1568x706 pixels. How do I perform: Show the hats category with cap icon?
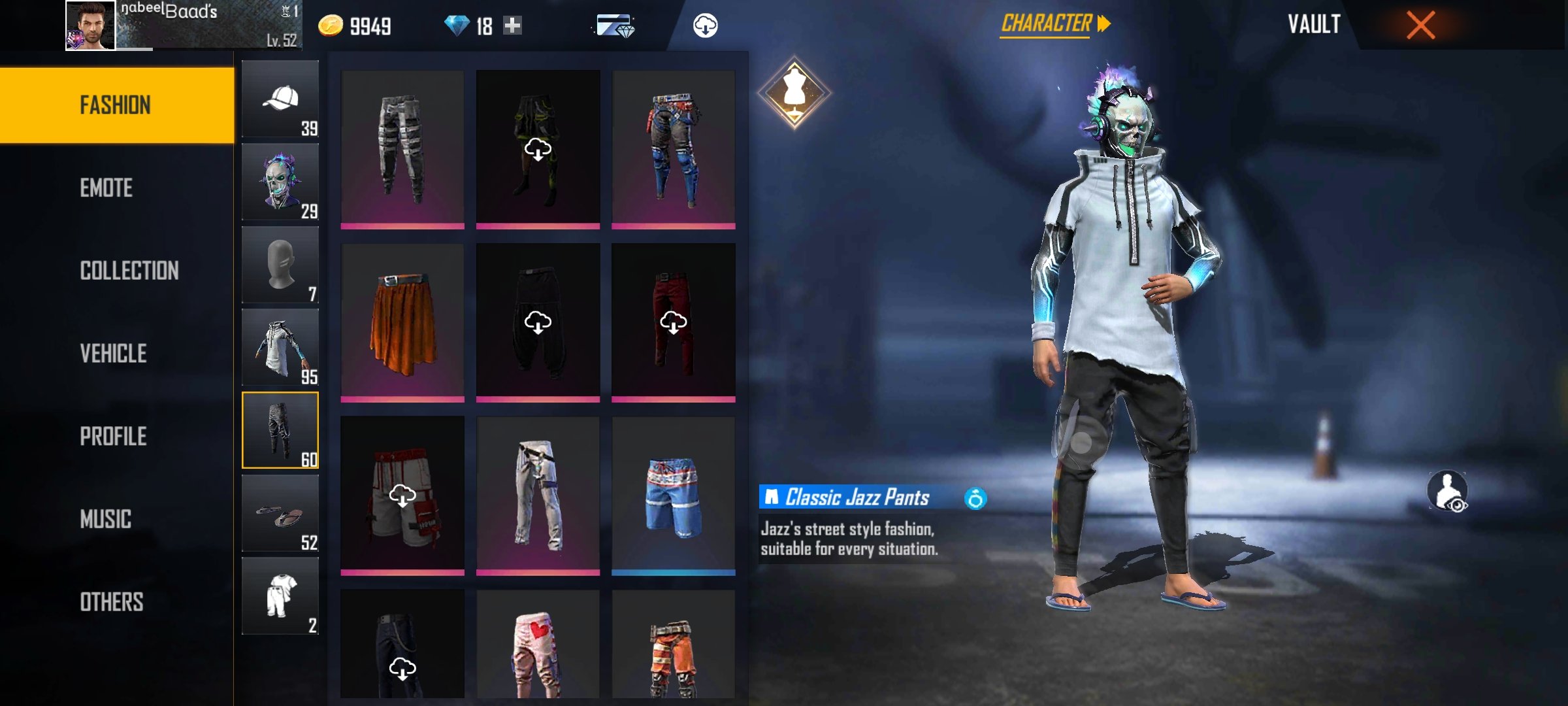click(x=280, y=99)
